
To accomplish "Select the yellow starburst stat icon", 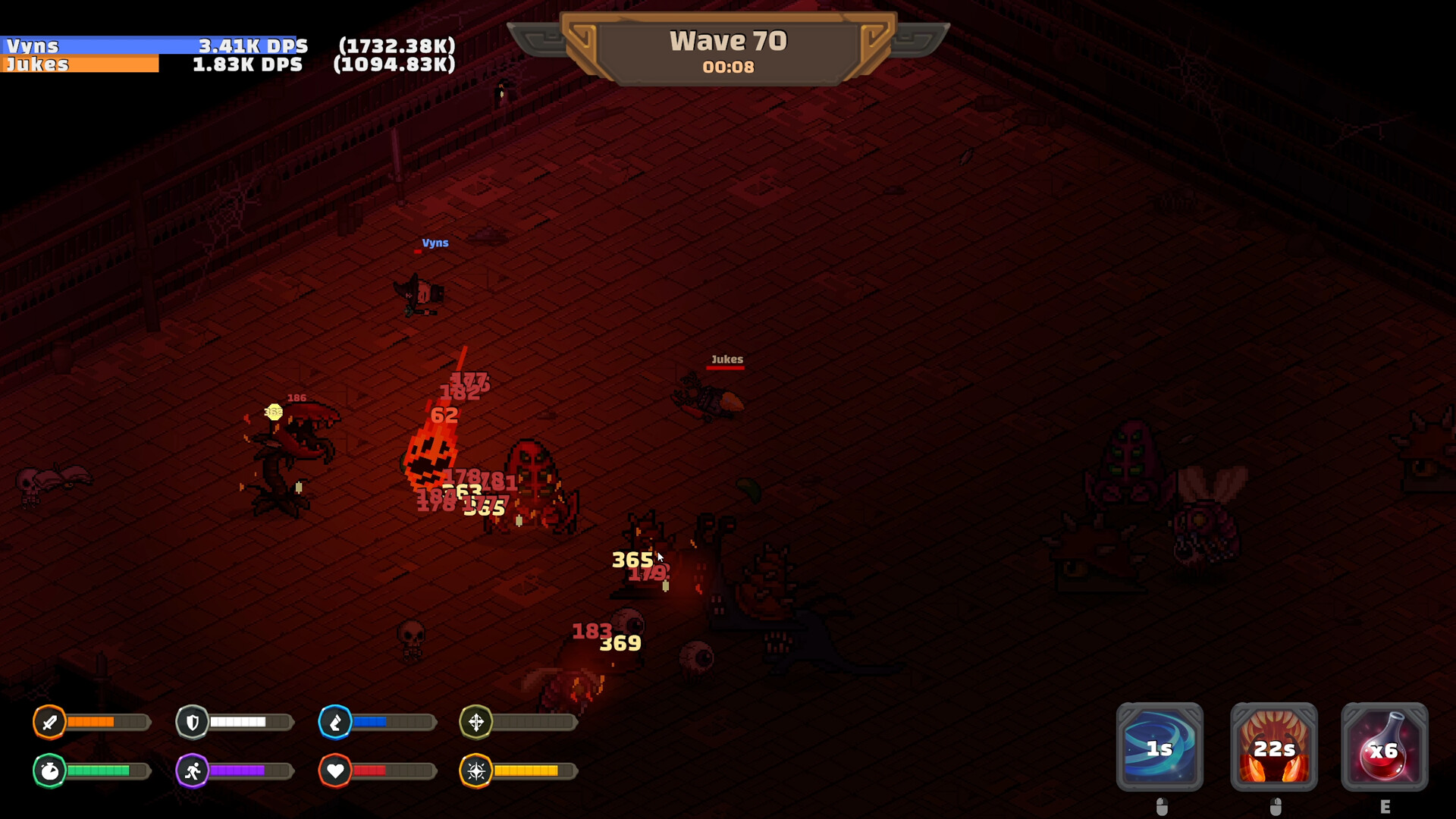I will coord(477,770).
